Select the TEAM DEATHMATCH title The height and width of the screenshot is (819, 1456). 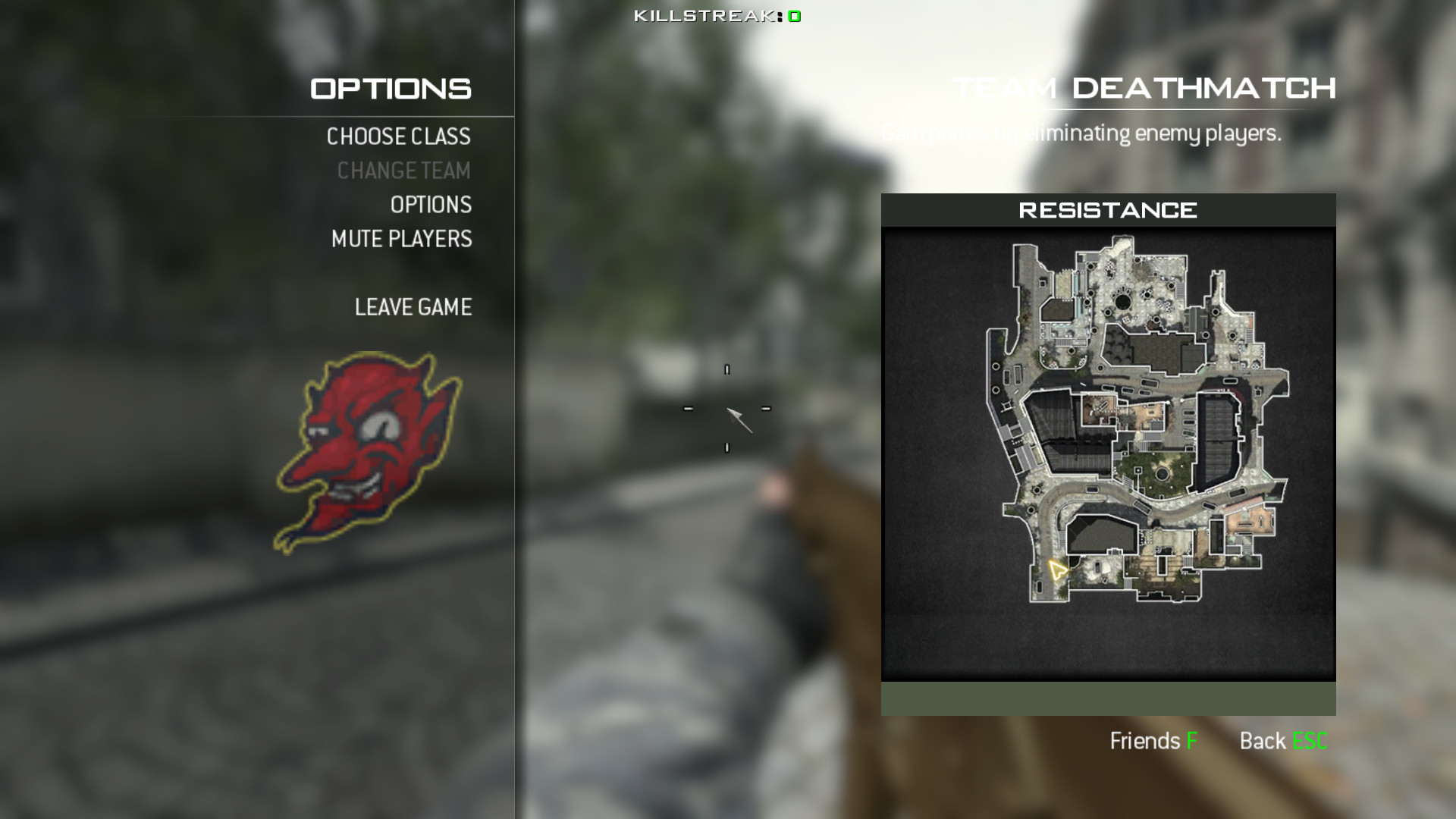(1144, 88)
